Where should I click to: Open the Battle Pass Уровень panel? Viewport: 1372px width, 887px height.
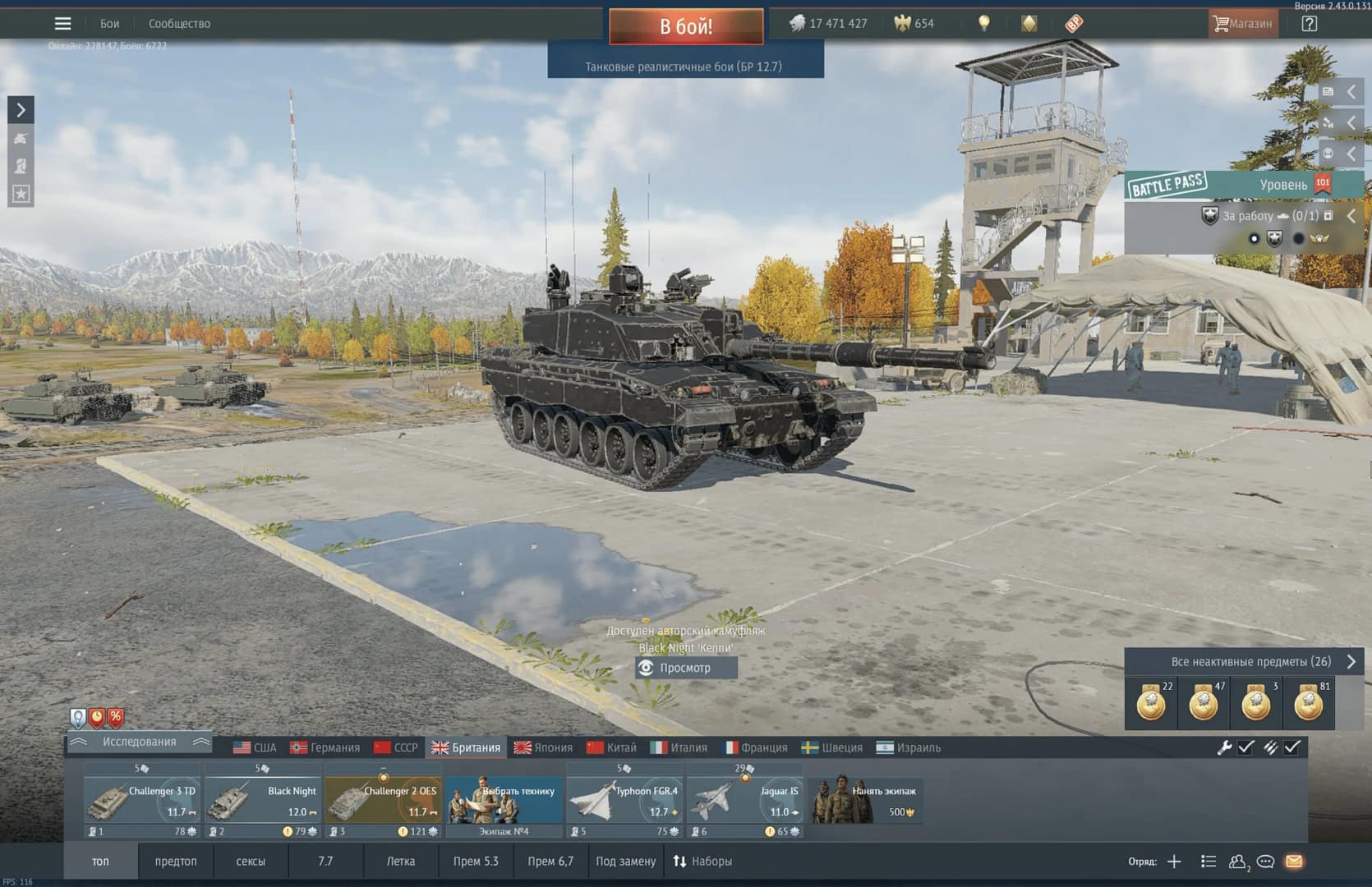[x=1243, y=185]
